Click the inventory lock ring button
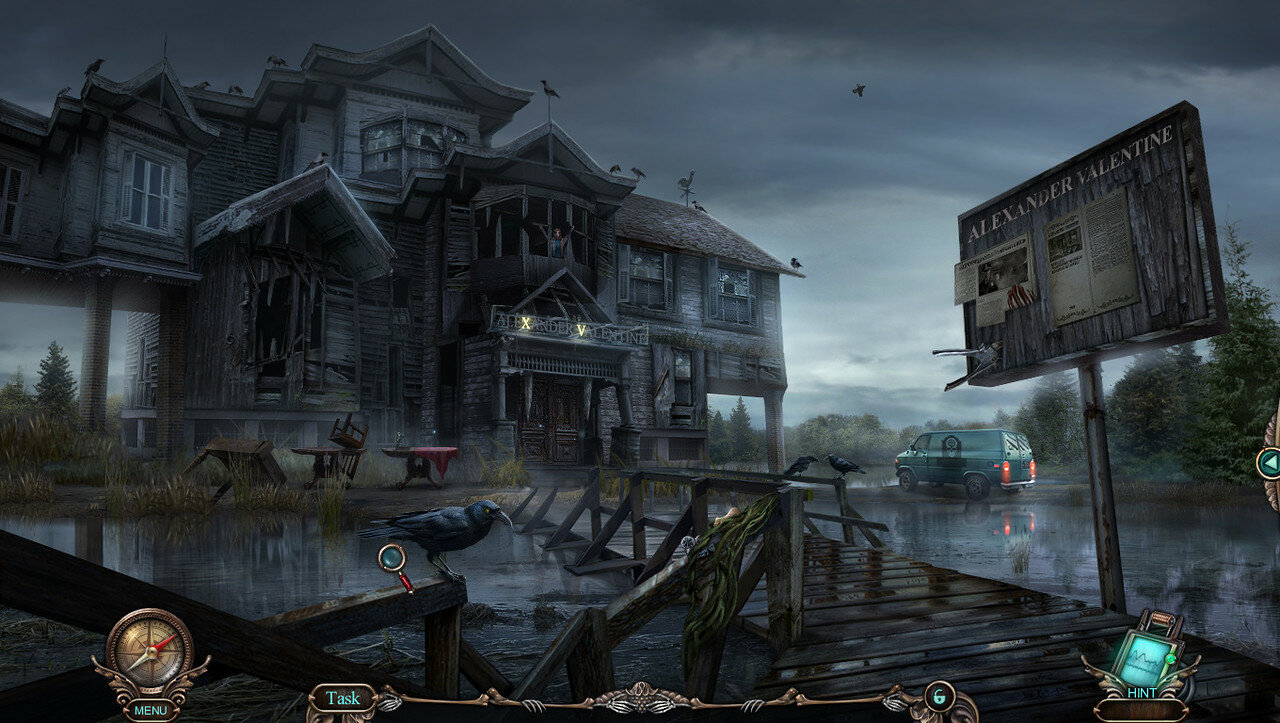The width and height of the screenshot is (1280, 723). [939, 696]
